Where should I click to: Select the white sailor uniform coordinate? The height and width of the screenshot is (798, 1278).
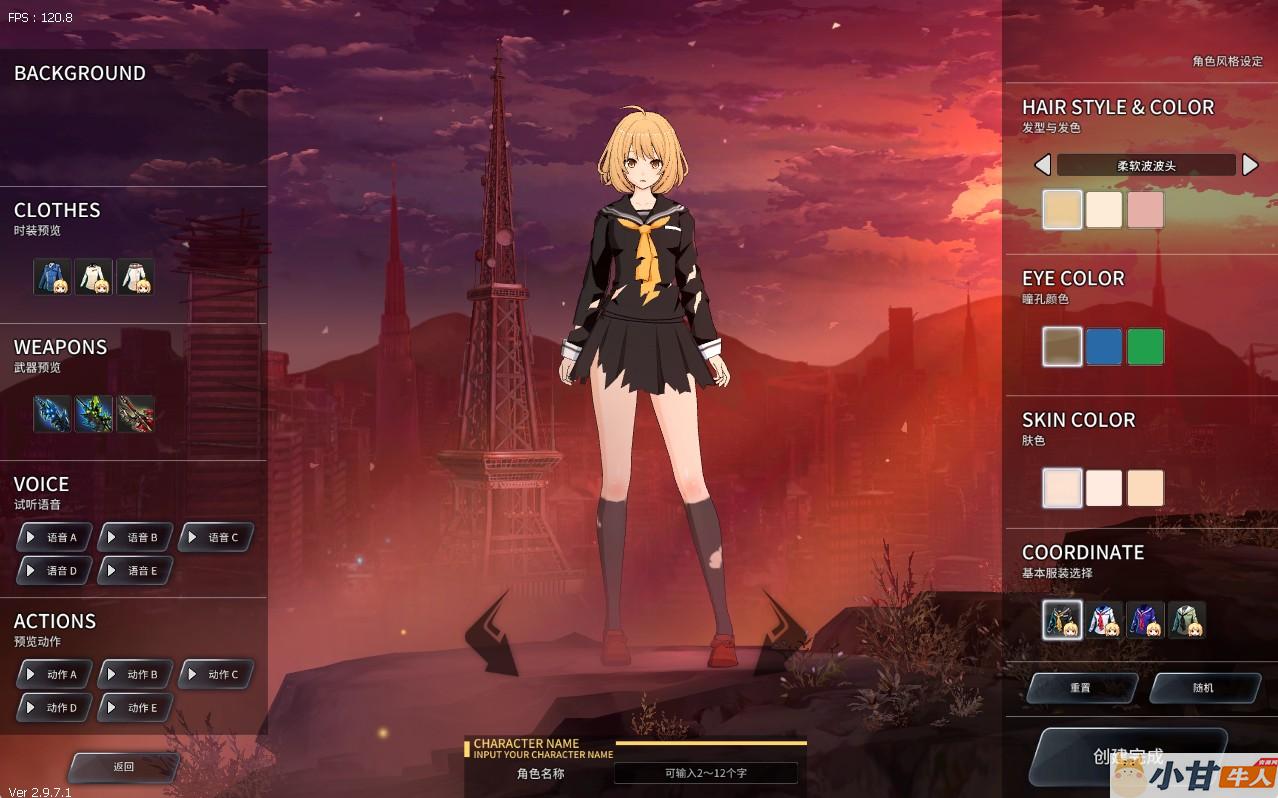(1103, 620)
